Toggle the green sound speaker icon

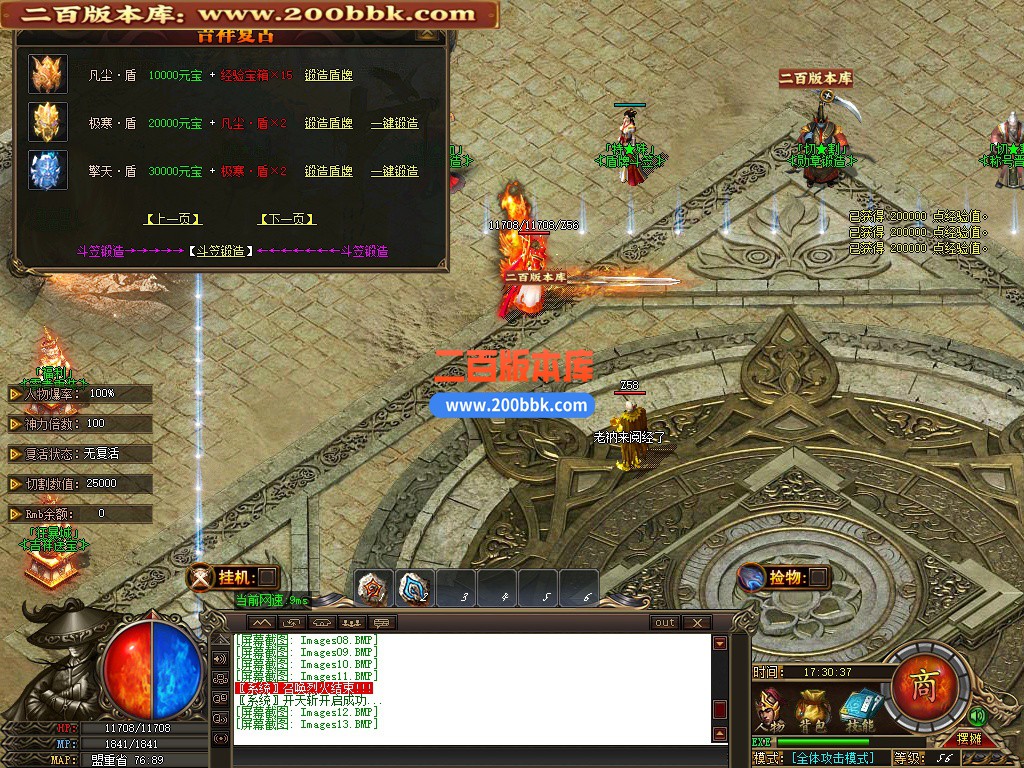pyautogui.click(x=977, y=716)
